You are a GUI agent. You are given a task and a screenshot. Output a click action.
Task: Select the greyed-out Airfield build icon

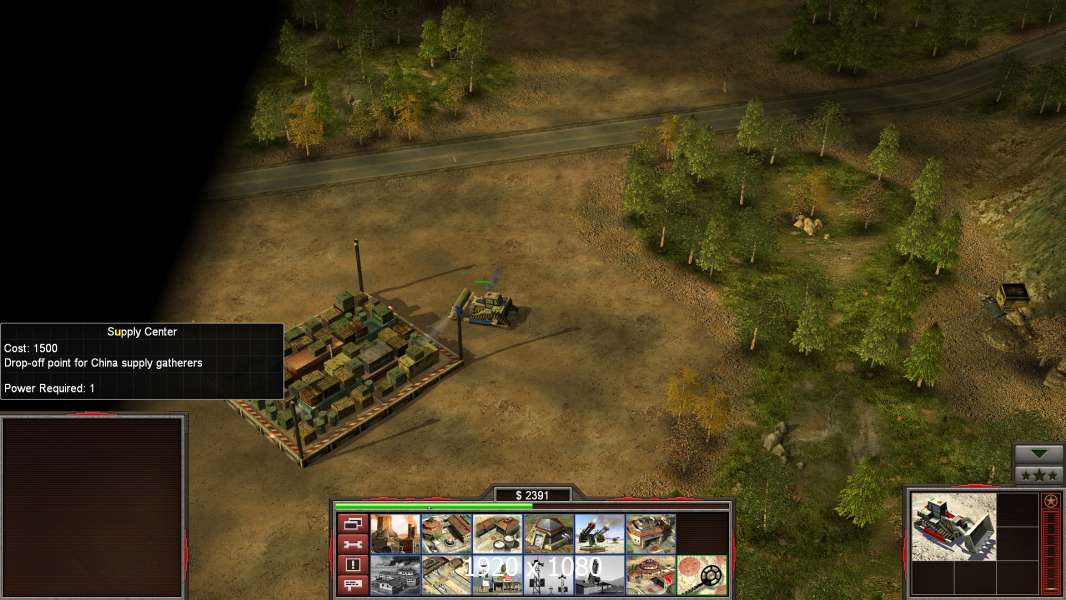[x=394, y=575]
